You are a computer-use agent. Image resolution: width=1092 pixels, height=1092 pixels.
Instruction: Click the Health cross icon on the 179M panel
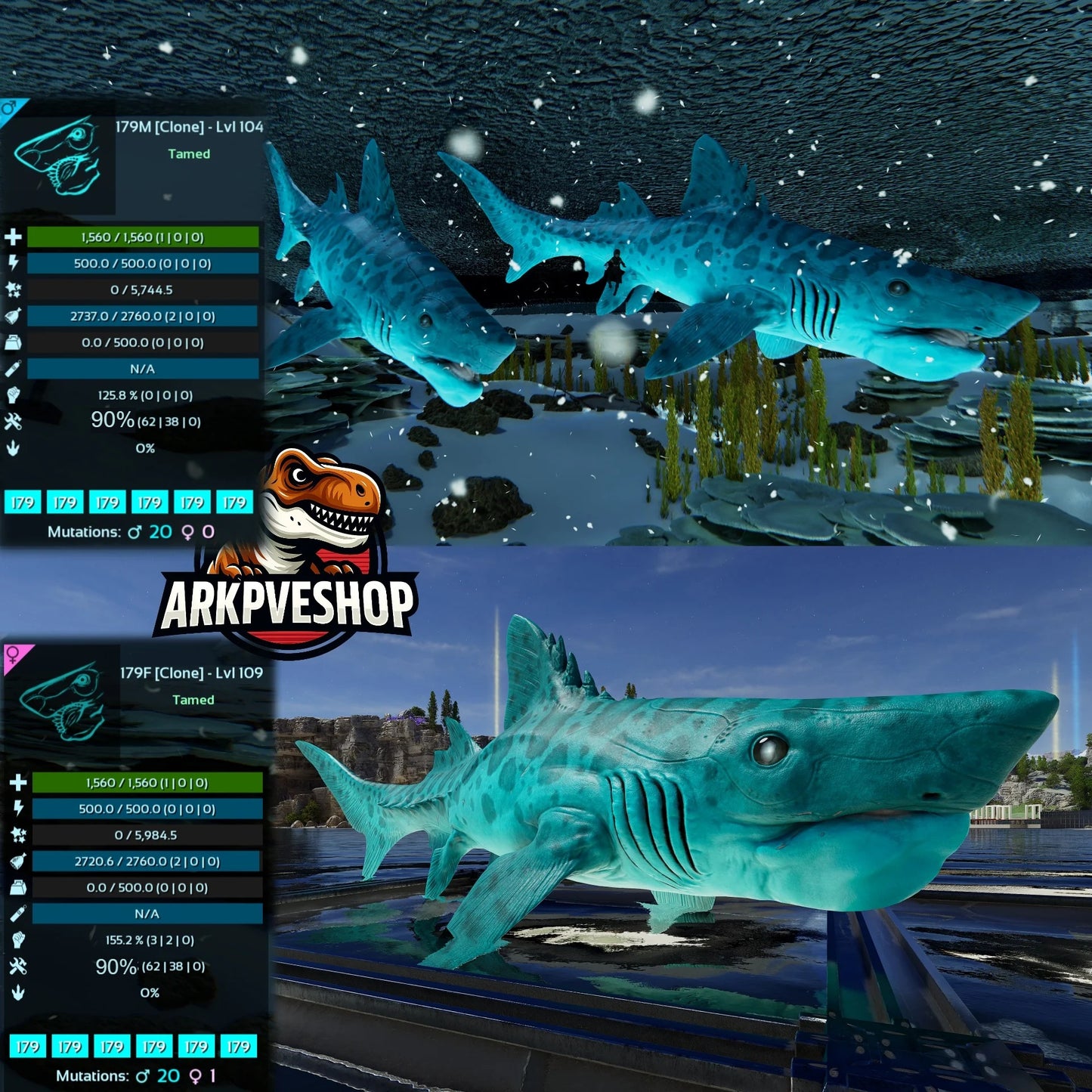(x=14, y=238)
